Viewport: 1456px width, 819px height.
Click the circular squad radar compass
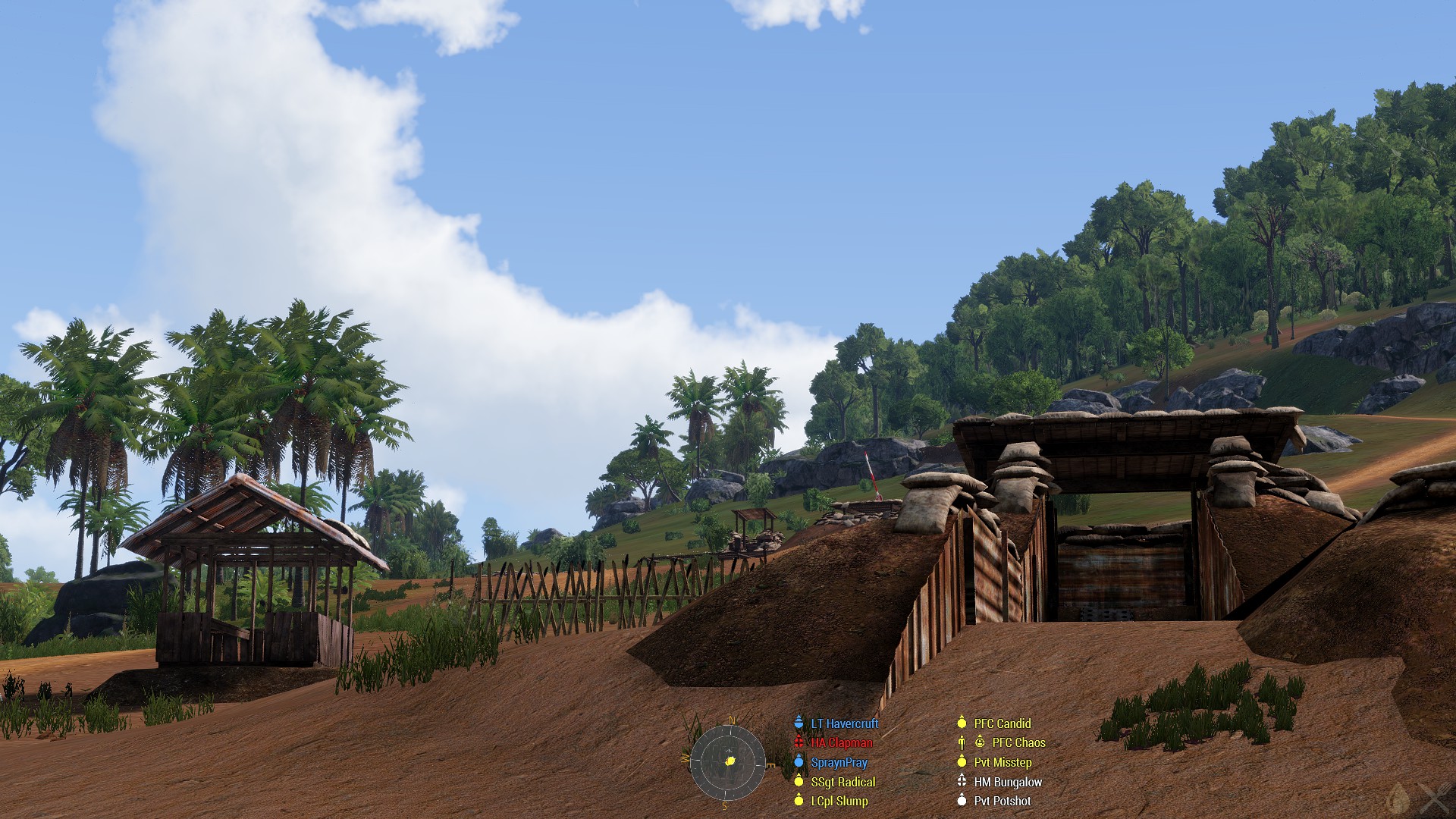pyautogui.click(x=727, y=762)
